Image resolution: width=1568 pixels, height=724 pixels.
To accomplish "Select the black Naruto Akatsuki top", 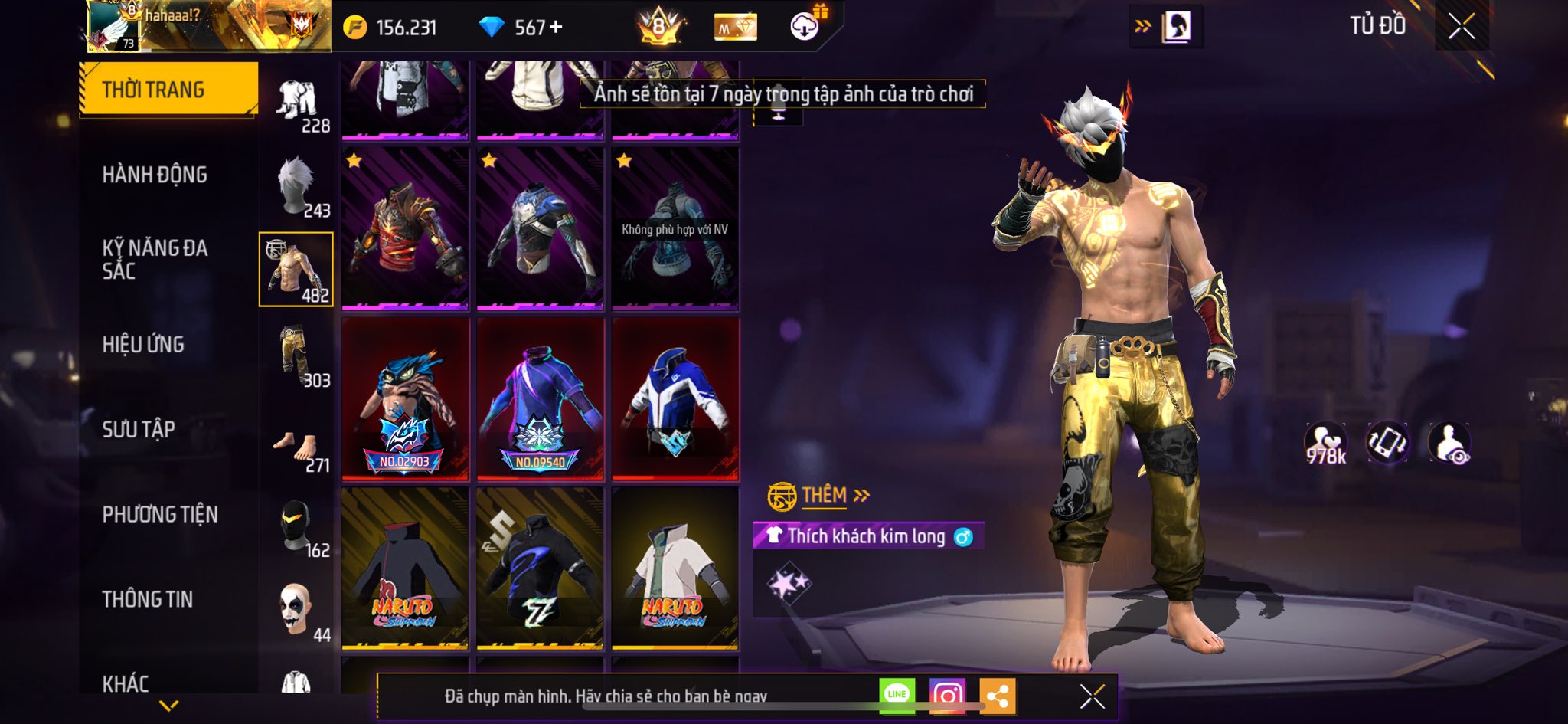I will pyautogui.click(x=405, y=568).
